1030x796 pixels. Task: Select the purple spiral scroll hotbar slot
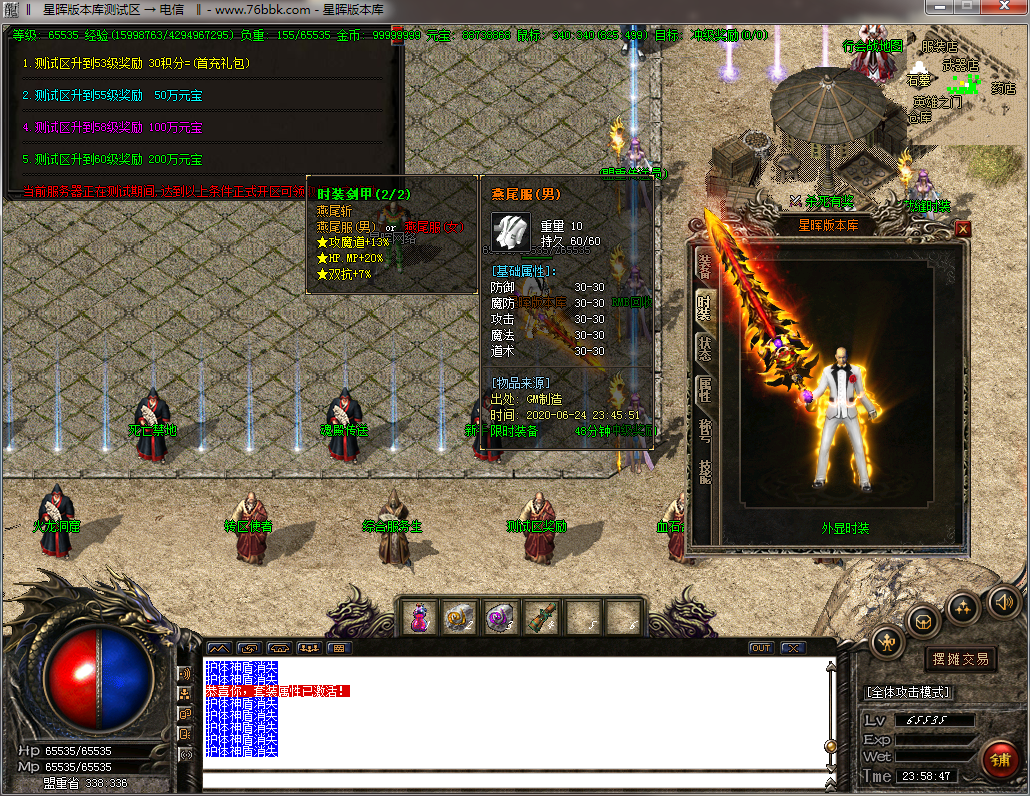[x=500, y=618]
